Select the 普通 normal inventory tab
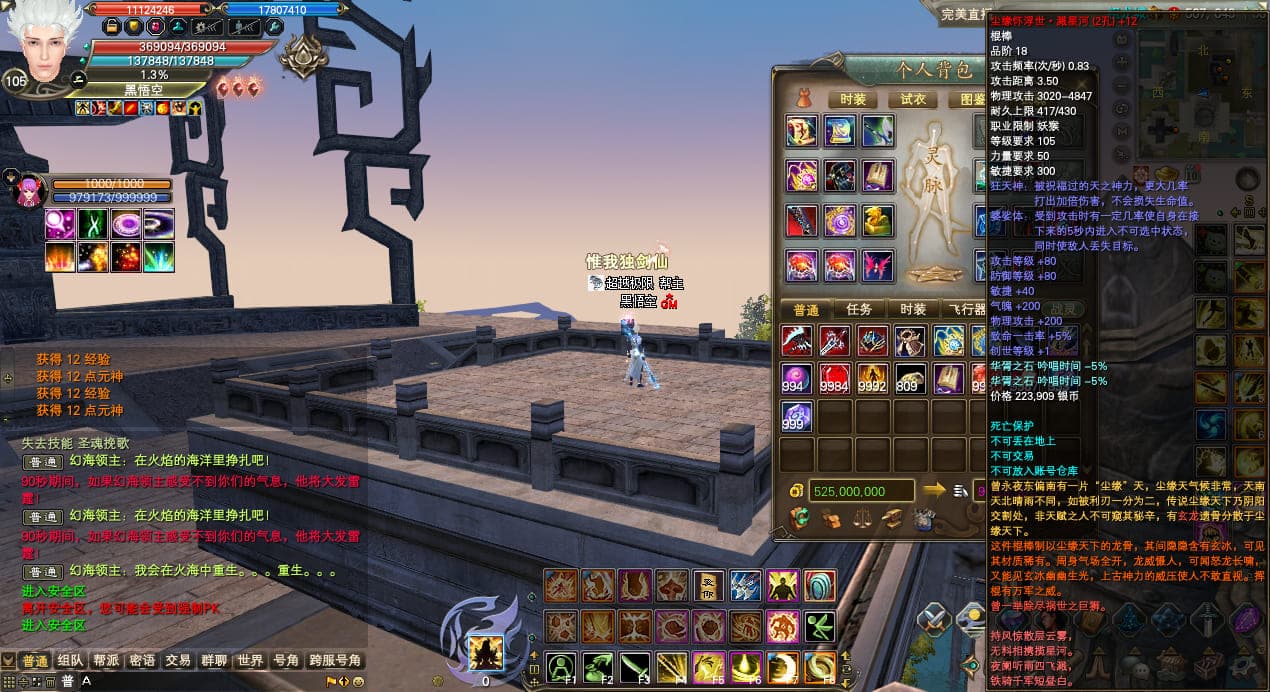1270x692 pixels. 805,310
